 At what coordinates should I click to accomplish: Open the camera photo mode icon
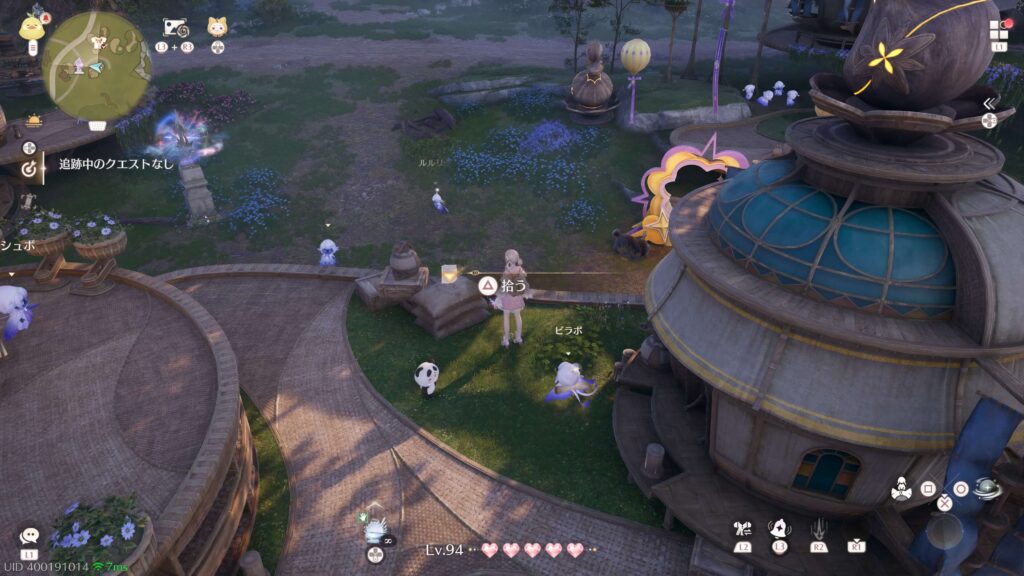[175, 28]
